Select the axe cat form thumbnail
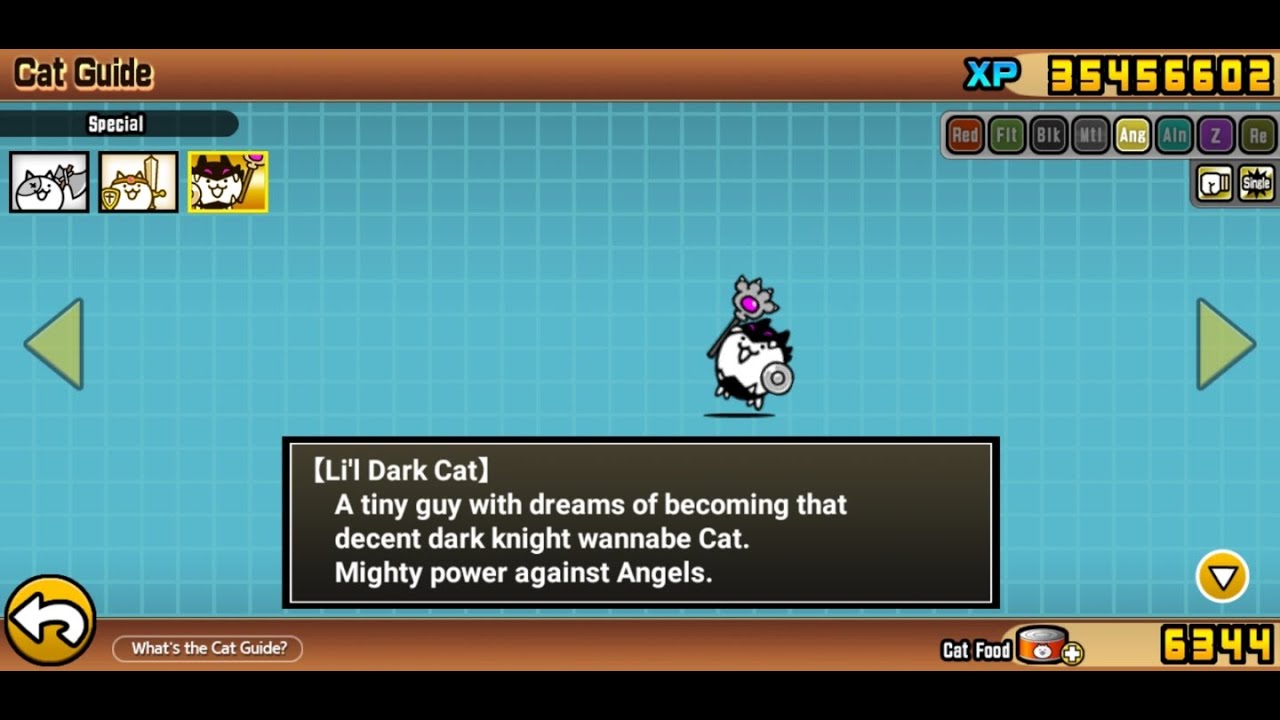This screenshot has width=1280, height=720. pyautogui.click(x=49, y=182)
